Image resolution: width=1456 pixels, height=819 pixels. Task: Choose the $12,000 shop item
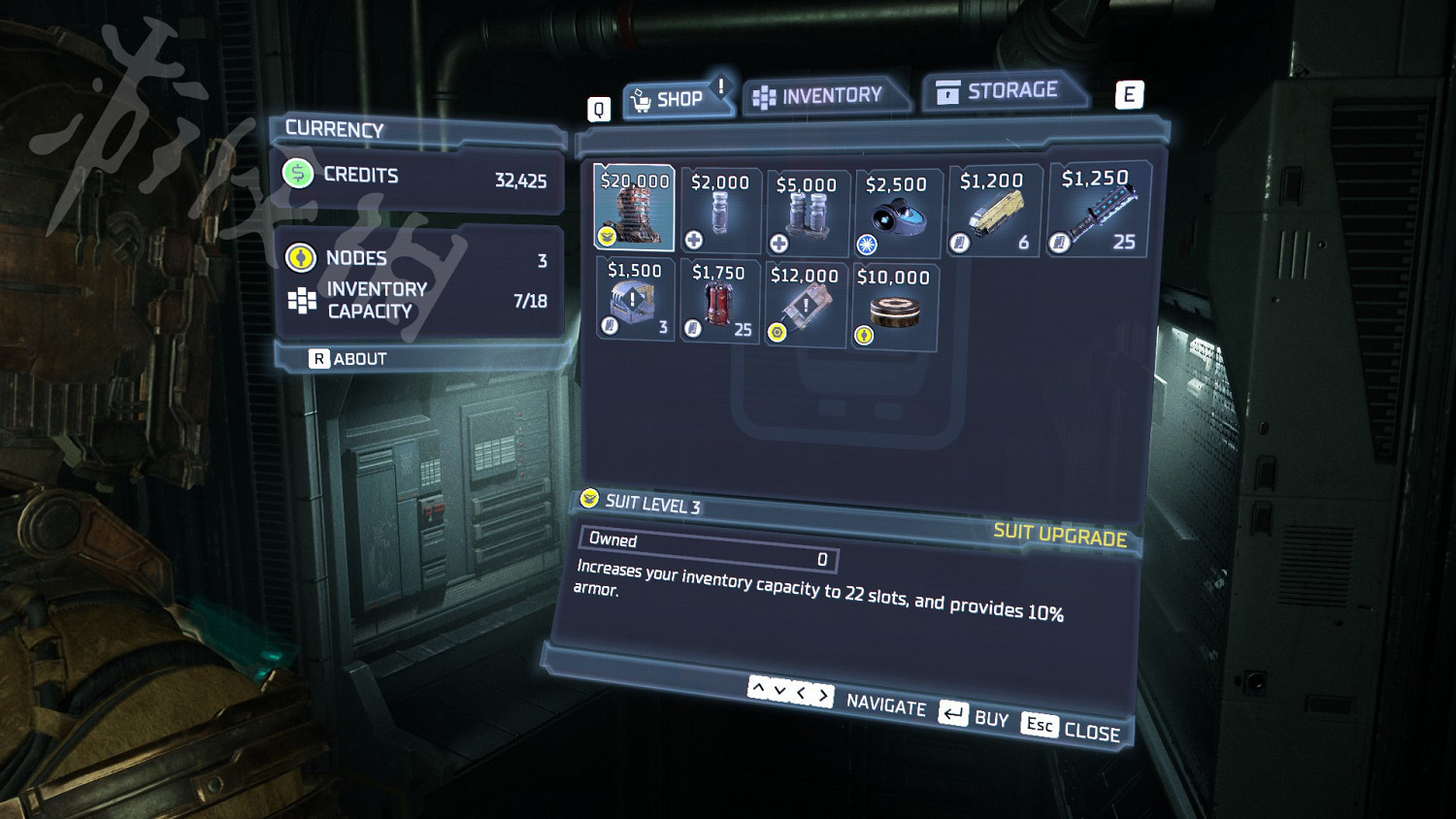[805, 304]
